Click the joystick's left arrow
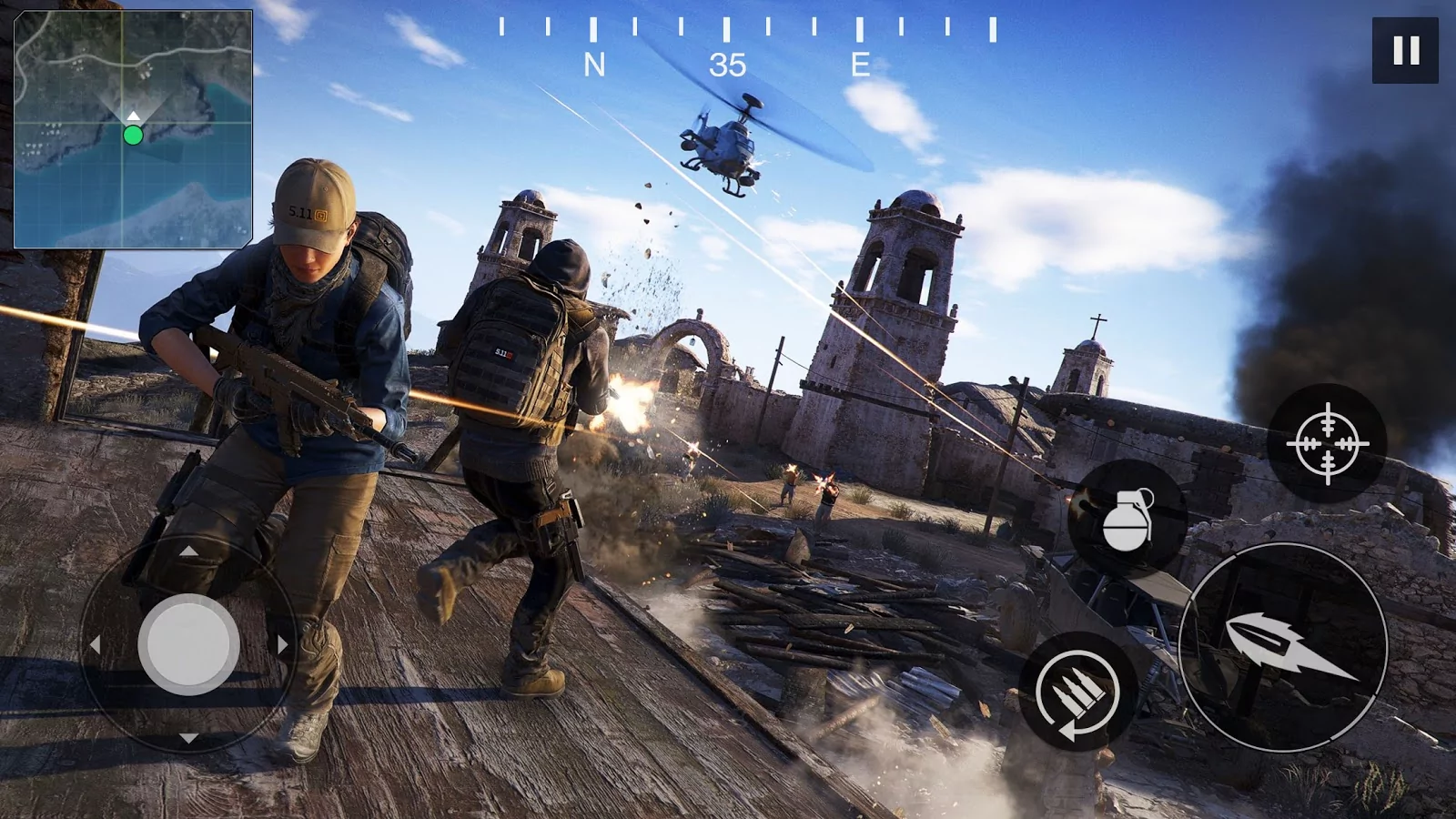Screen dimensions: 1456x819 click(95, 645)
